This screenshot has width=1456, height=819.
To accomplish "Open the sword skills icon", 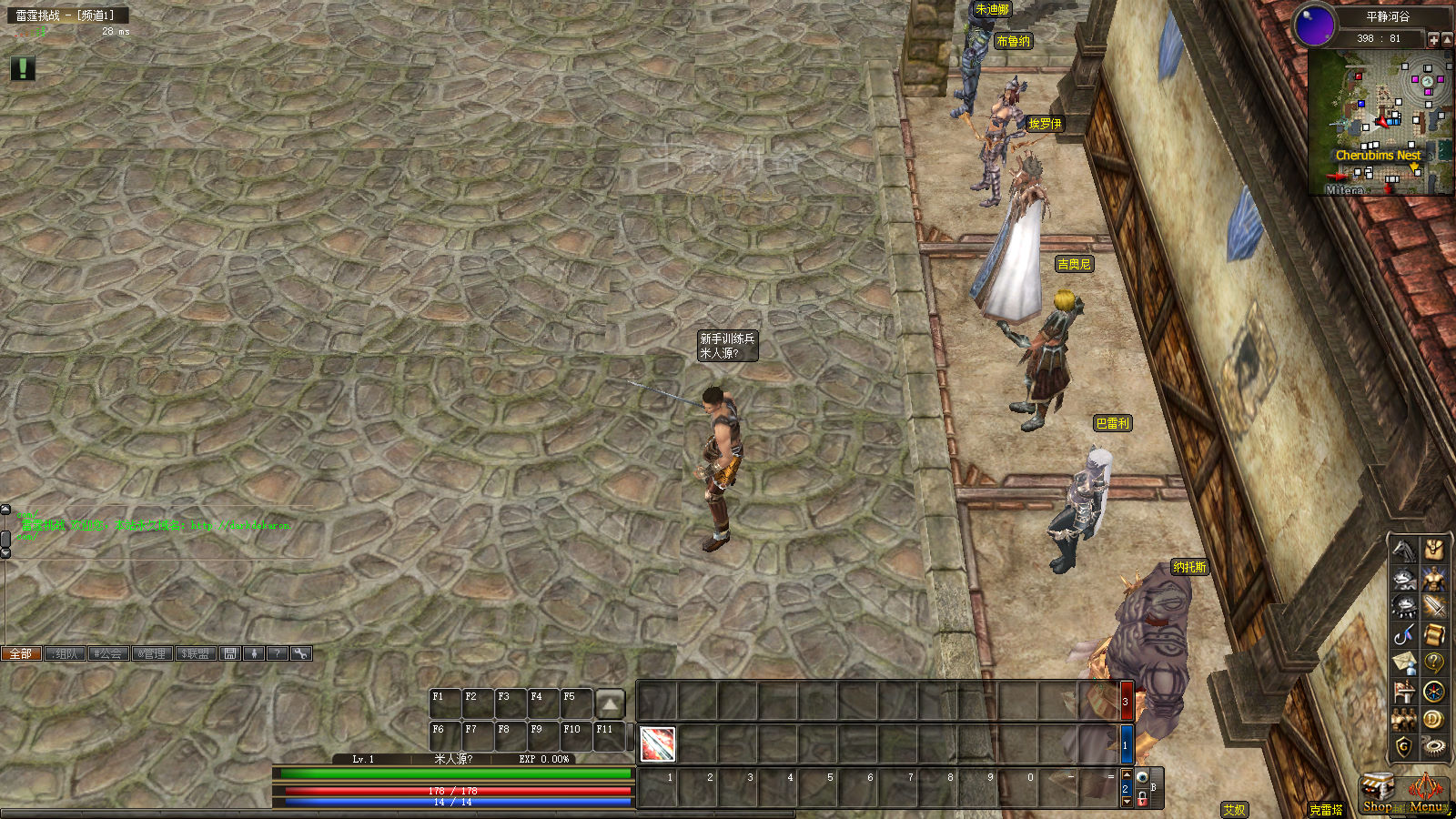I will click(x=1434, y=607).
